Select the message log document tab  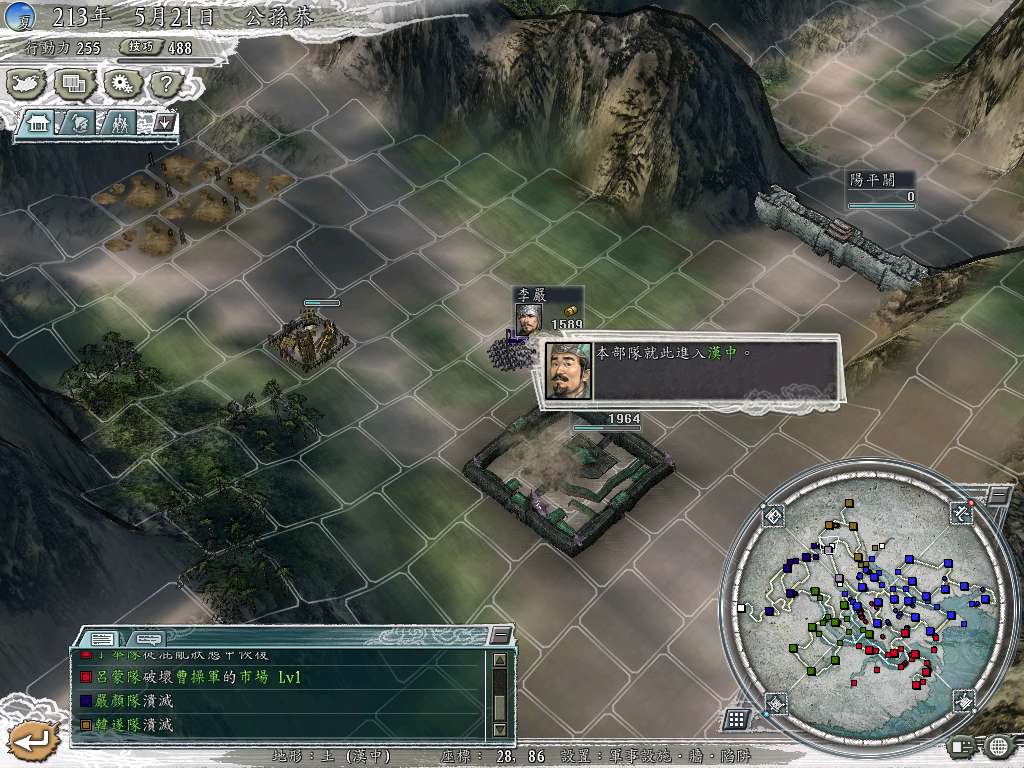pos(101,638)
